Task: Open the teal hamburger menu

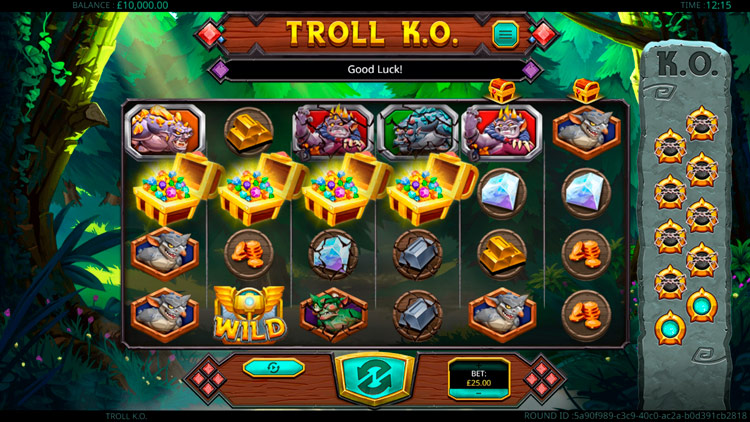Action: 506,35
